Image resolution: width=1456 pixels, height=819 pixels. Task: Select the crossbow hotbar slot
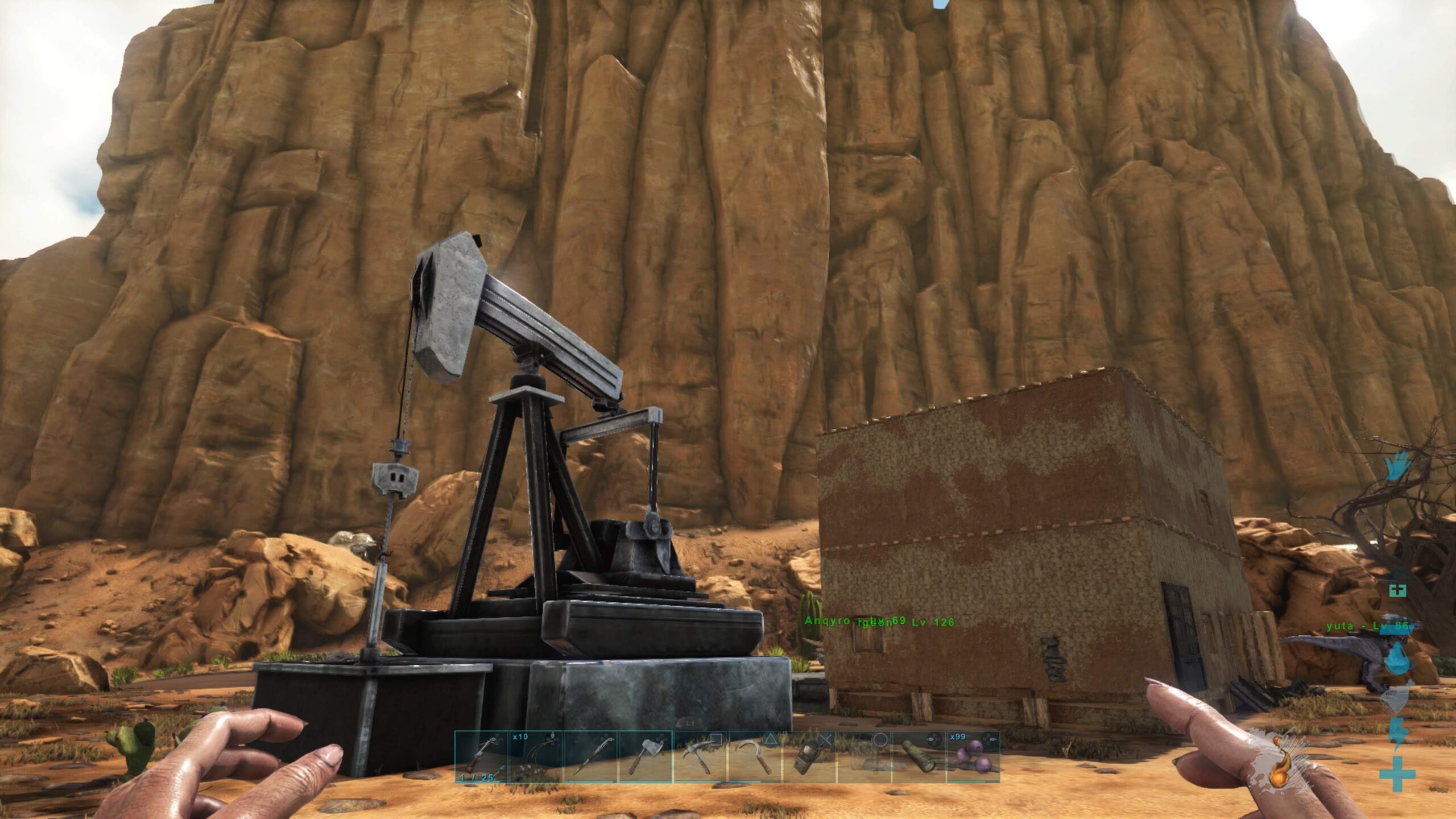[x=481, y=756]
